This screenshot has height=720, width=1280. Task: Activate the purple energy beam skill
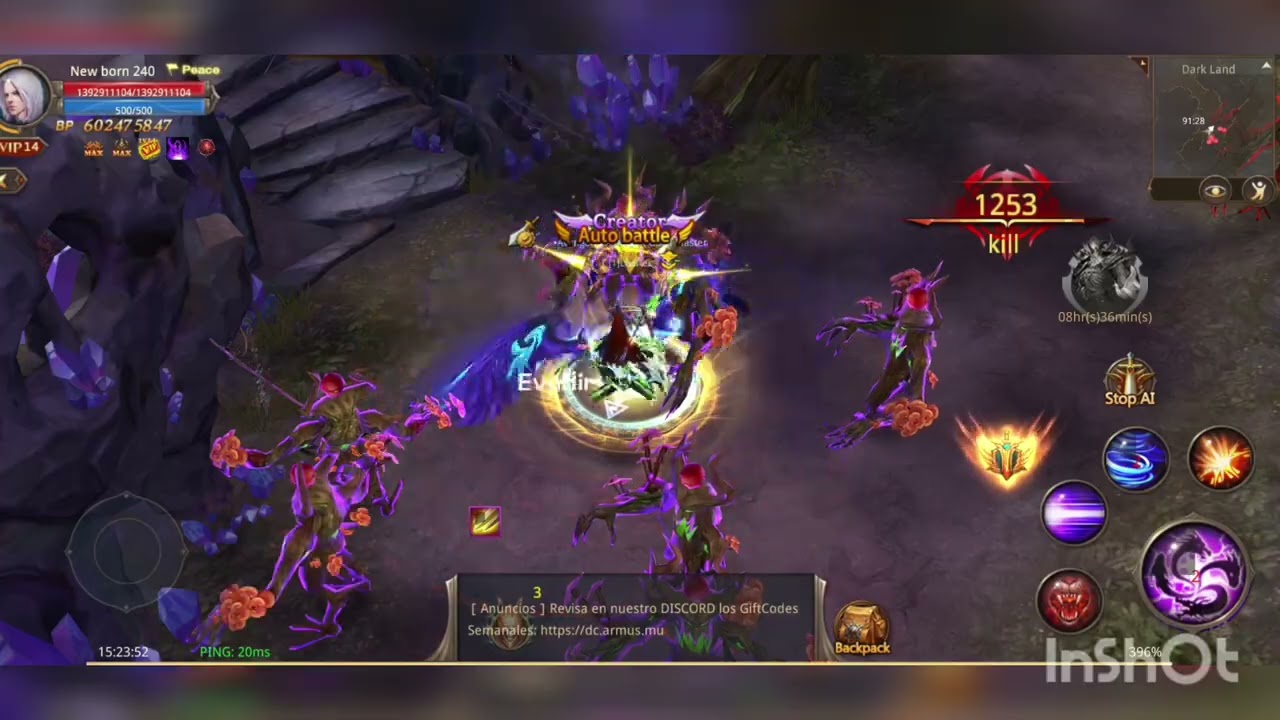pos(1073,513)
